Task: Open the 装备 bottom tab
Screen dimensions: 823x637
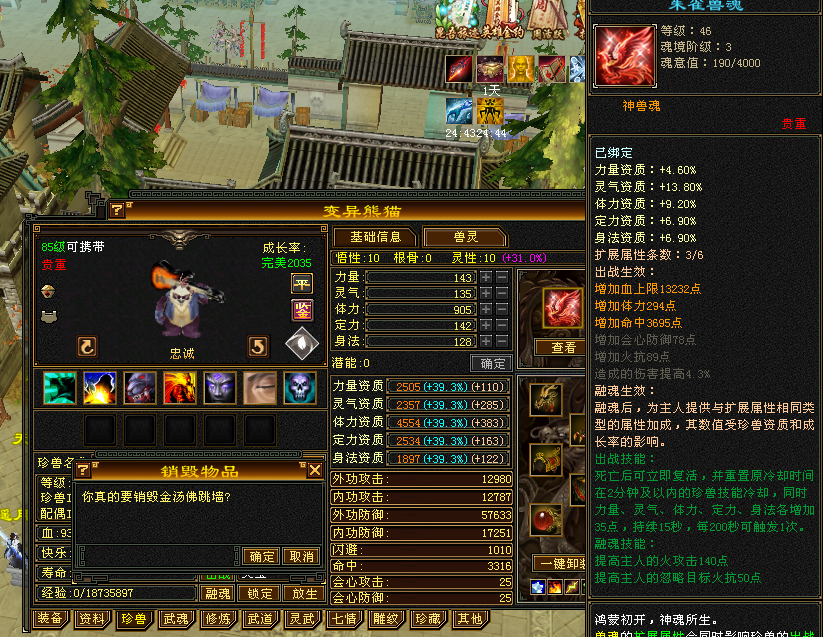Action: (x=50, y=619)
